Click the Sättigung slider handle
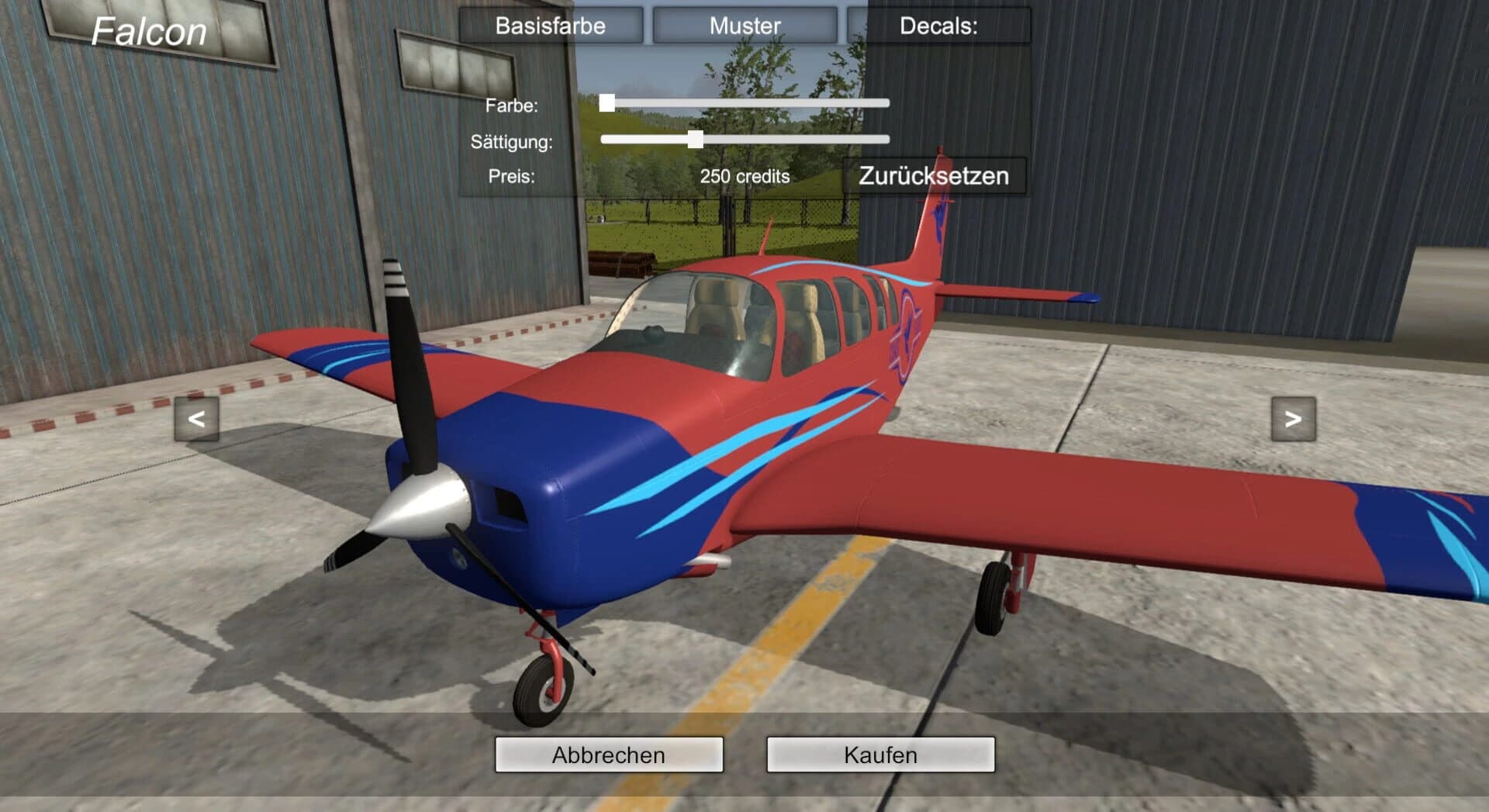The width and height of the screenshot is (1489, 812). coord(694,140)
